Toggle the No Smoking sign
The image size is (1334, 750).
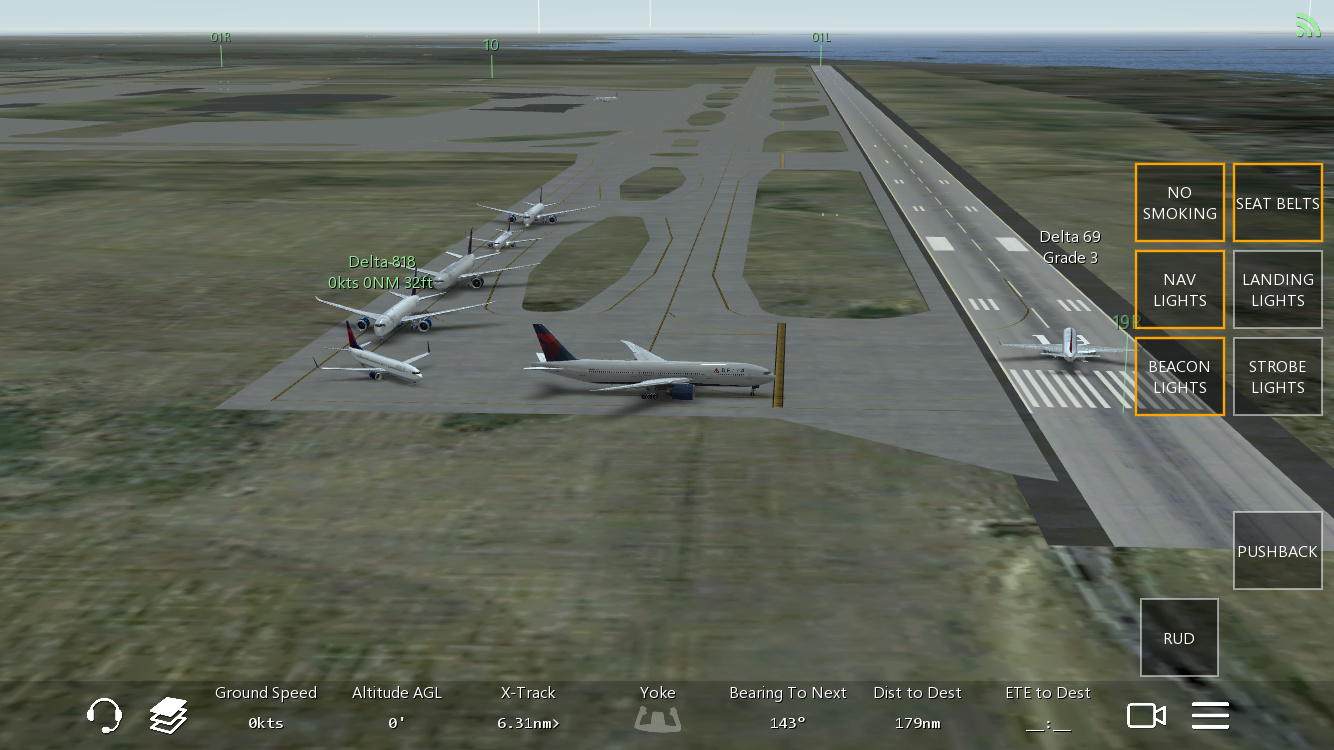click(1179, 203)
